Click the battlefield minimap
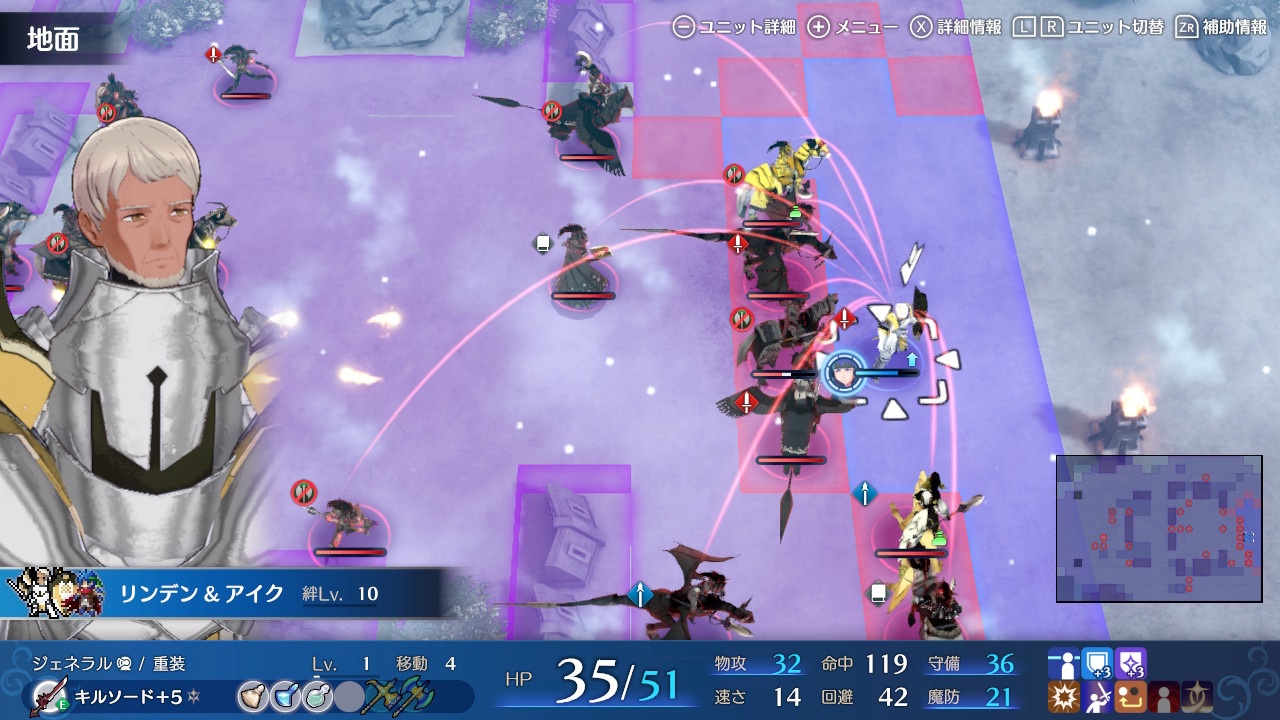This screenshot has height=720, width=1280. point(1159,528)
